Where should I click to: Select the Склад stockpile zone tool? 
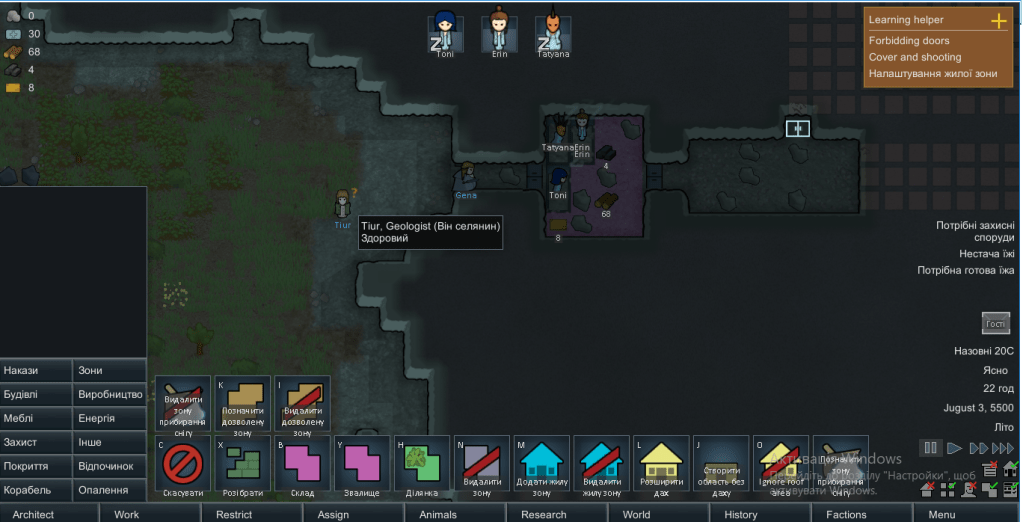302,465
